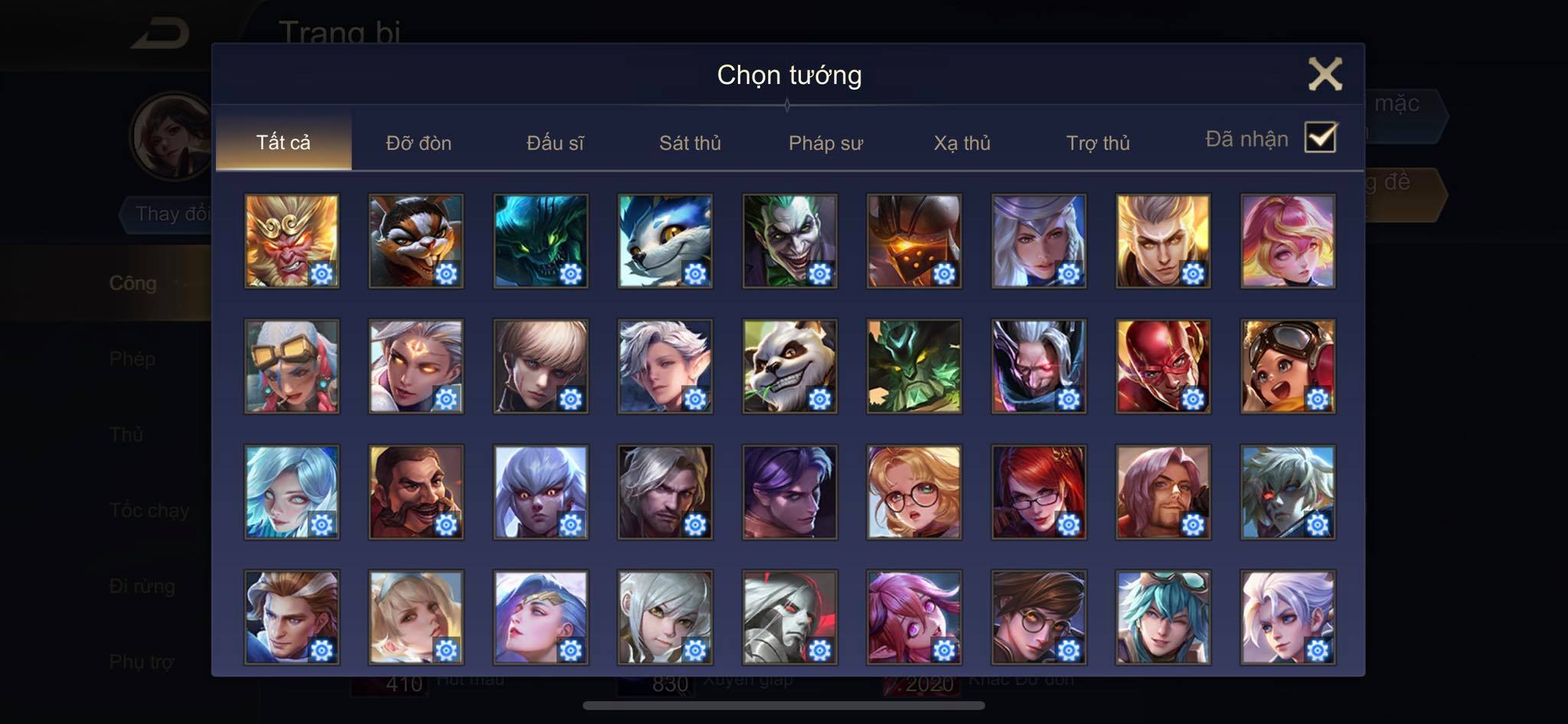Close the Chọn tướng dialog
The width and height of the screenshot is (1568, 724).
tap(1325, 74)
